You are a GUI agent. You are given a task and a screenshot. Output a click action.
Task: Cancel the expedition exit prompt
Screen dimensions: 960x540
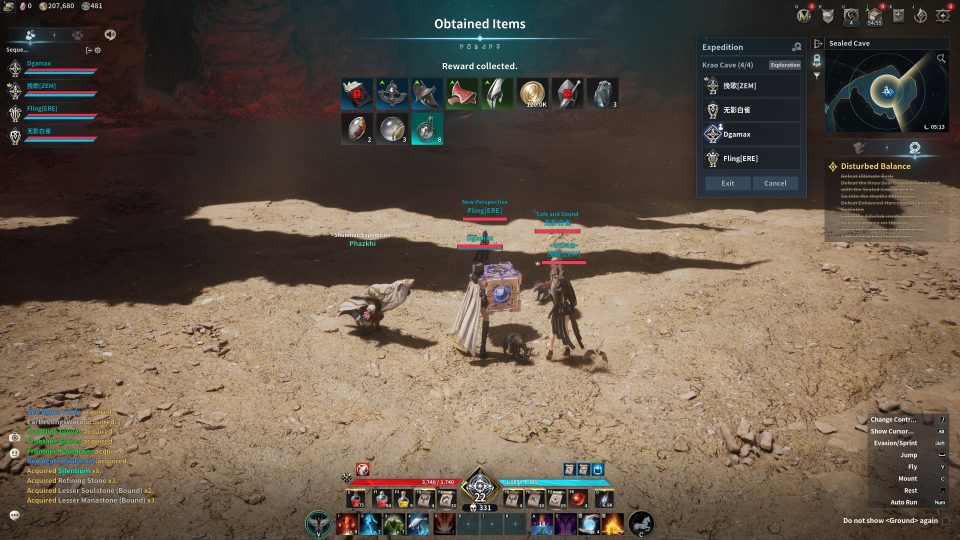pyautogui.click(x=775, y=183)
